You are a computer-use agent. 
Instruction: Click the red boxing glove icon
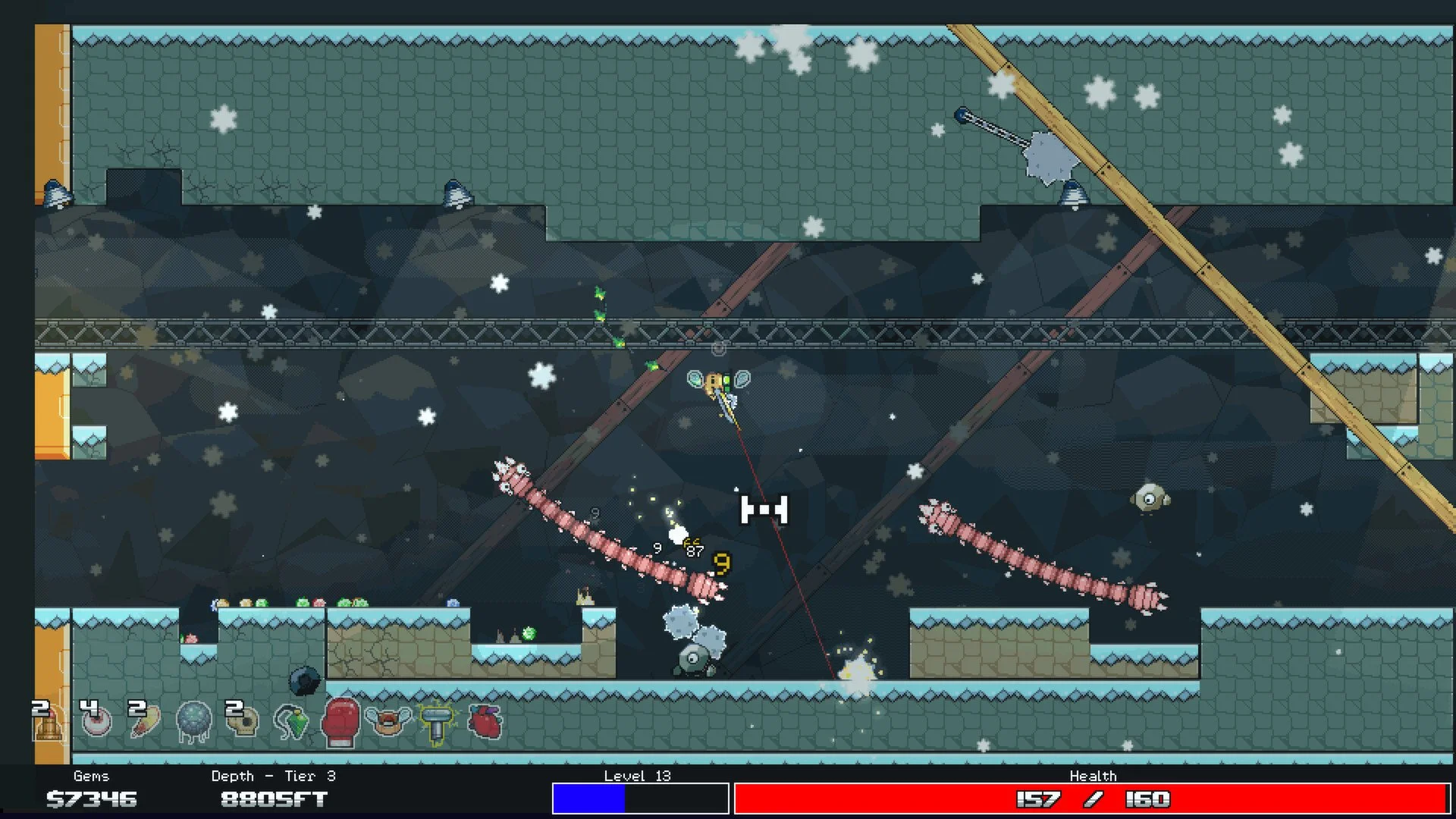point(340,721)
